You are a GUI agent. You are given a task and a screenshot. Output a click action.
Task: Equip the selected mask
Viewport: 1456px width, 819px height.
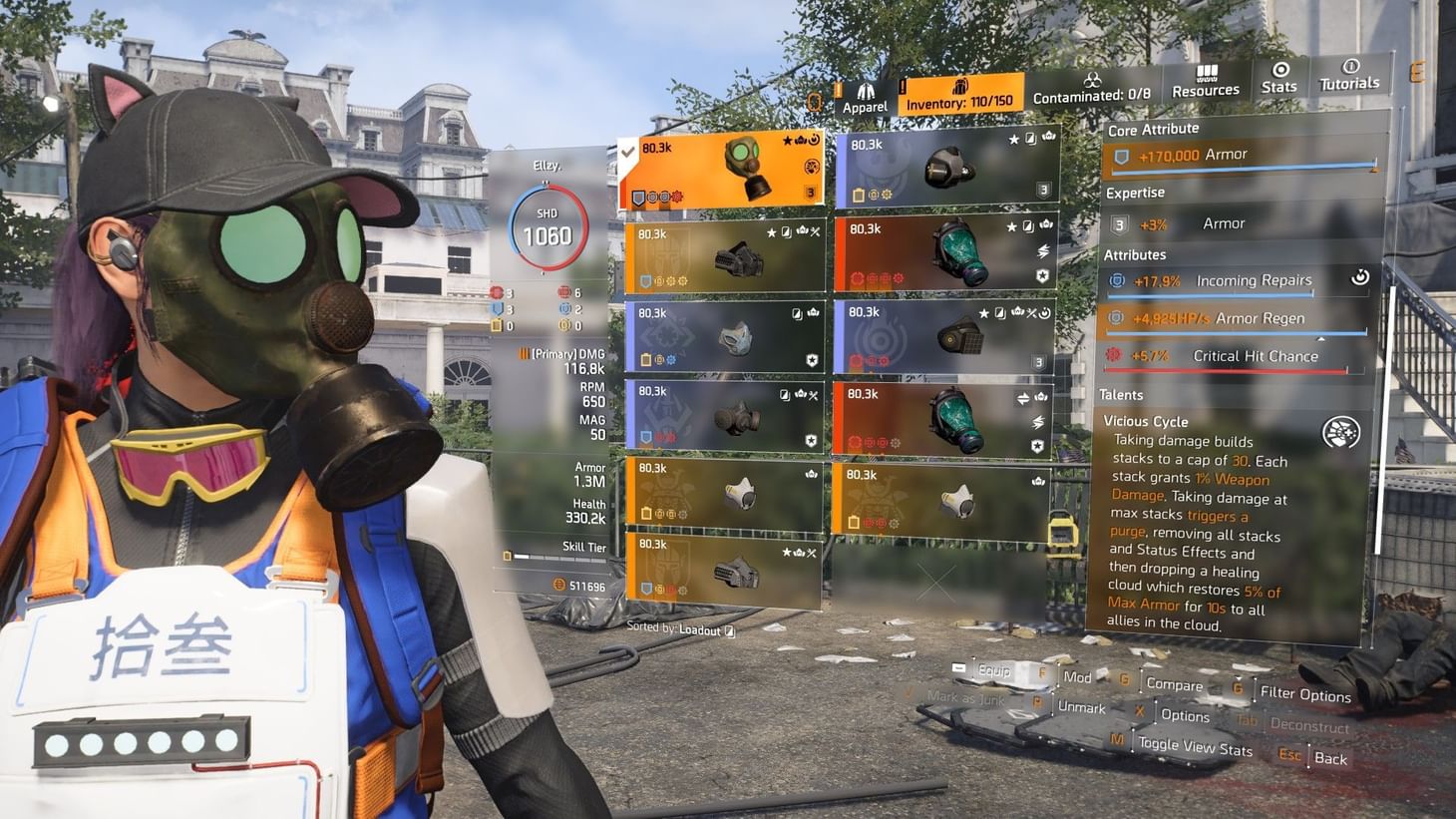tap(994, 671)
